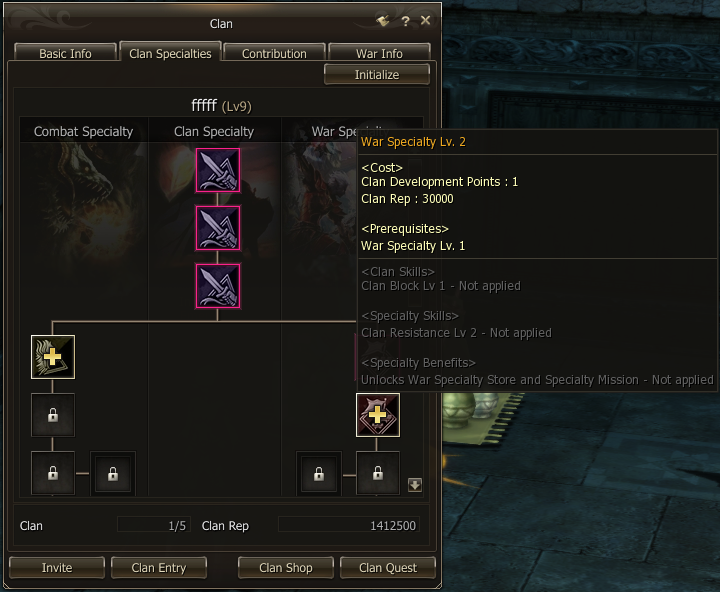The height and width of the screenshot is (592, 720).
Task: Unlock the Combat Specialty plus node
Action: (53, 357)
